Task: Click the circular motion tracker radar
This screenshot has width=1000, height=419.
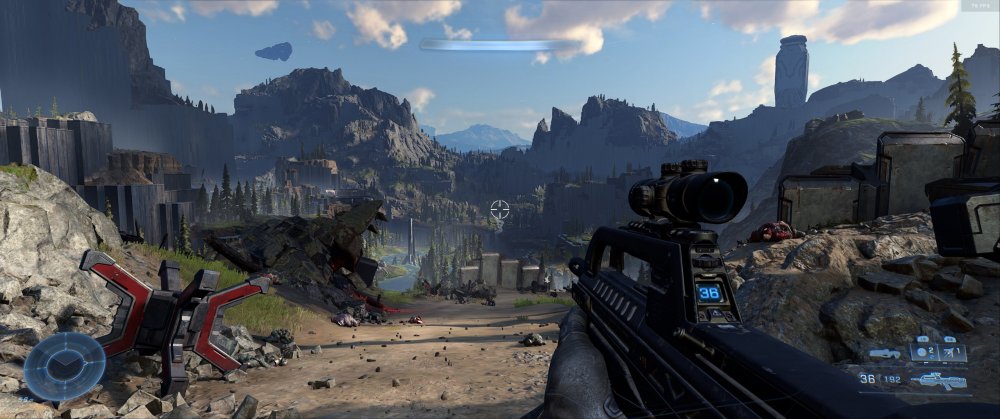Action: coord(64,366)
